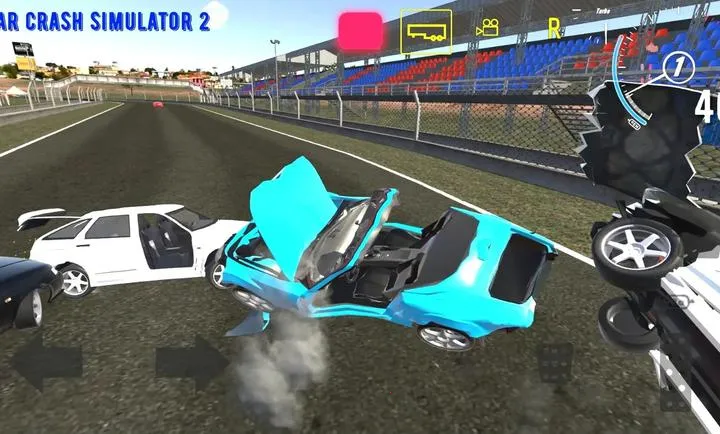Tap the right steering arrow

coord(192,363)
